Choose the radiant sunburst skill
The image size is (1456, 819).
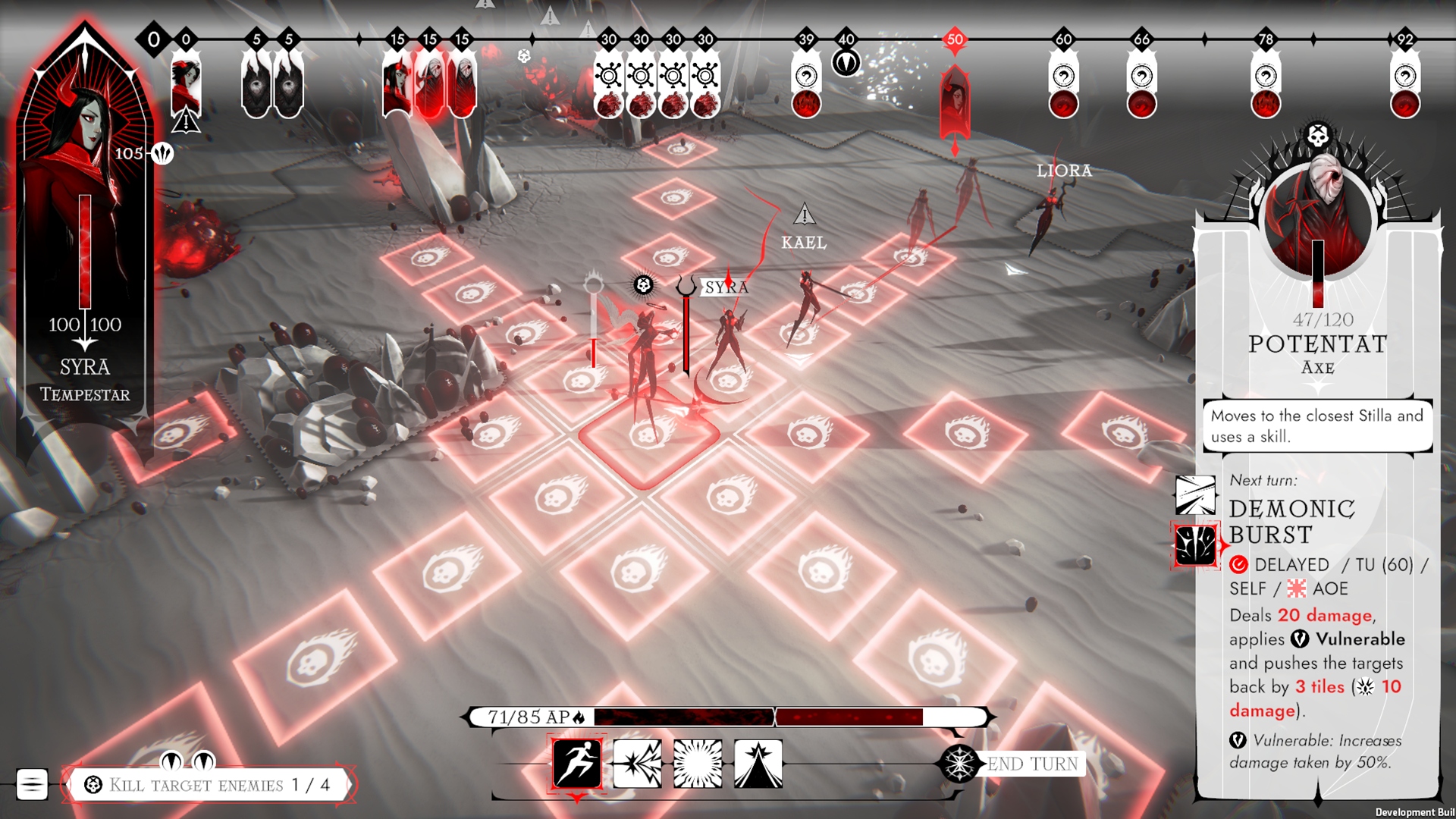(698, 764)
